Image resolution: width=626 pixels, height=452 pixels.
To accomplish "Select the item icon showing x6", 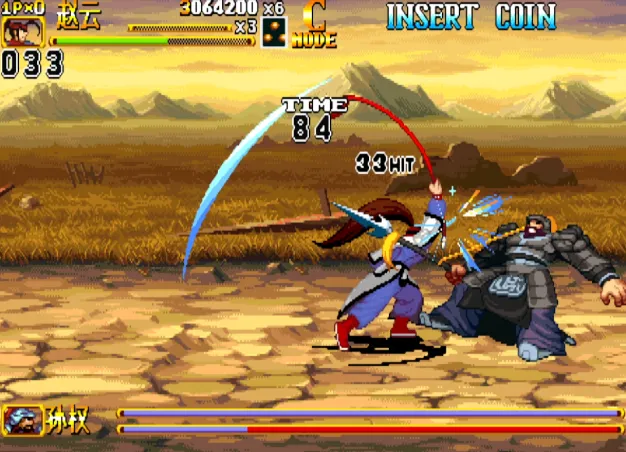I will pyautogui.click(x=273, y=32).
